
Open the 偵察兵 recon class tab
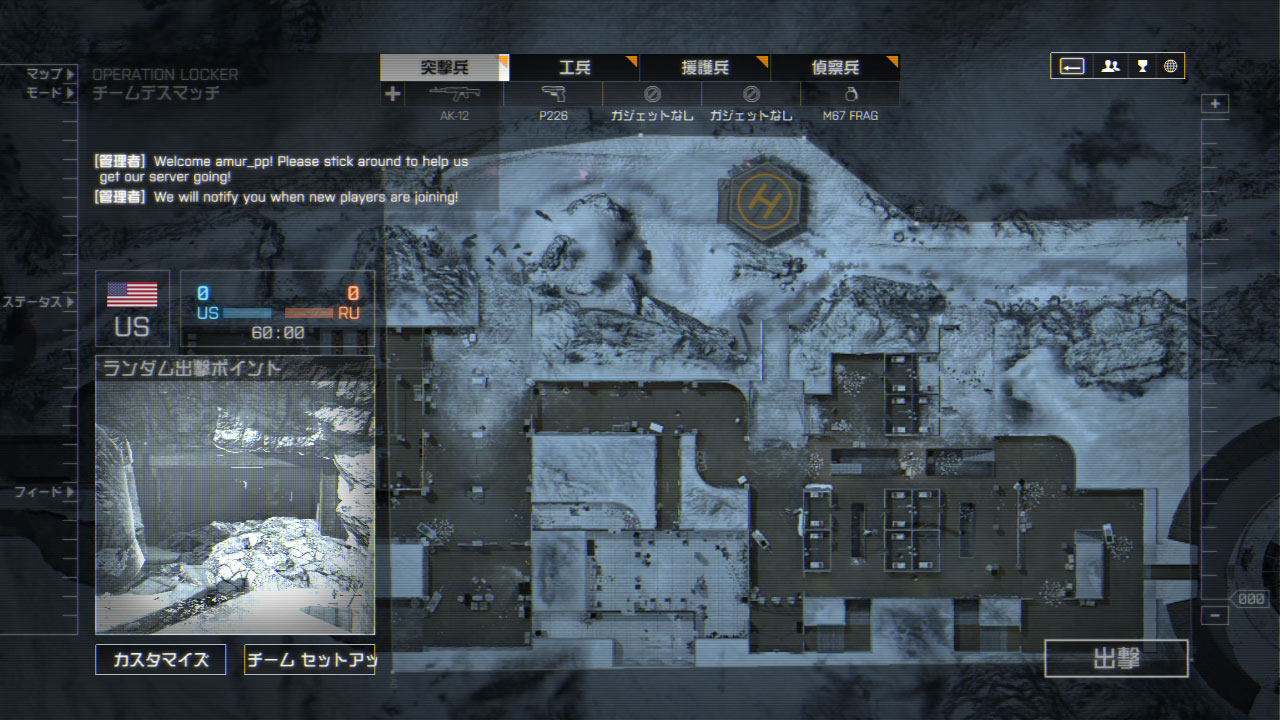click(x=835, y=68)
